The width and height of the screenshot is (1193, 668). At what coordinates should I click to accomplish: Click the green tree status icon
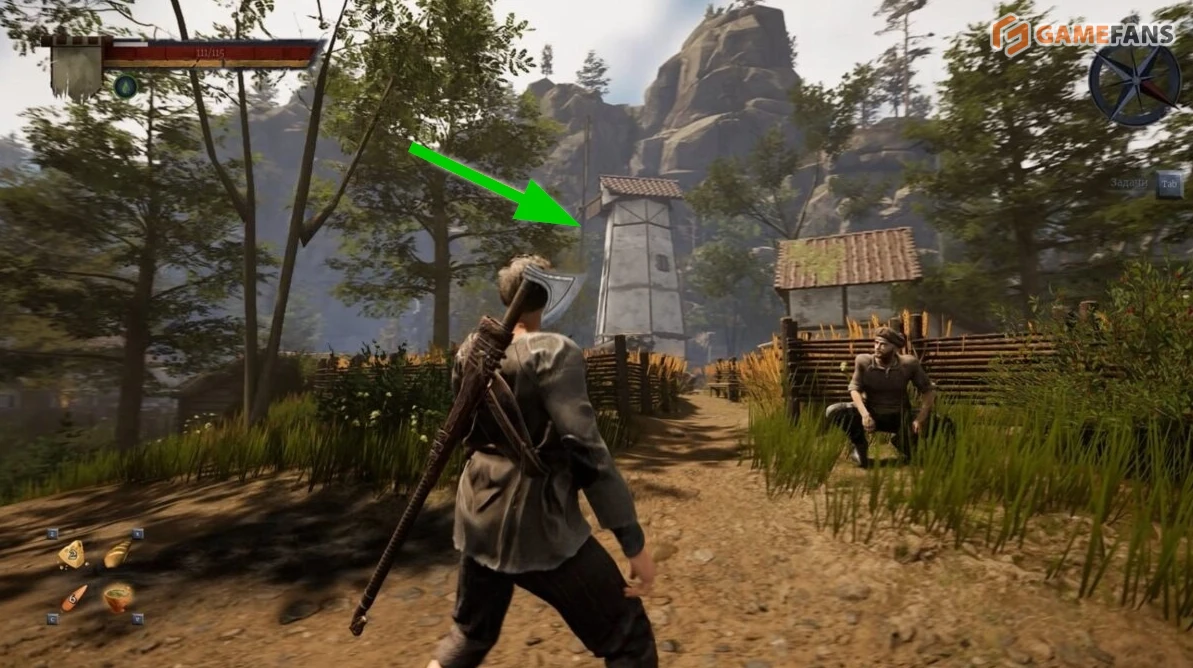point(125,86)
